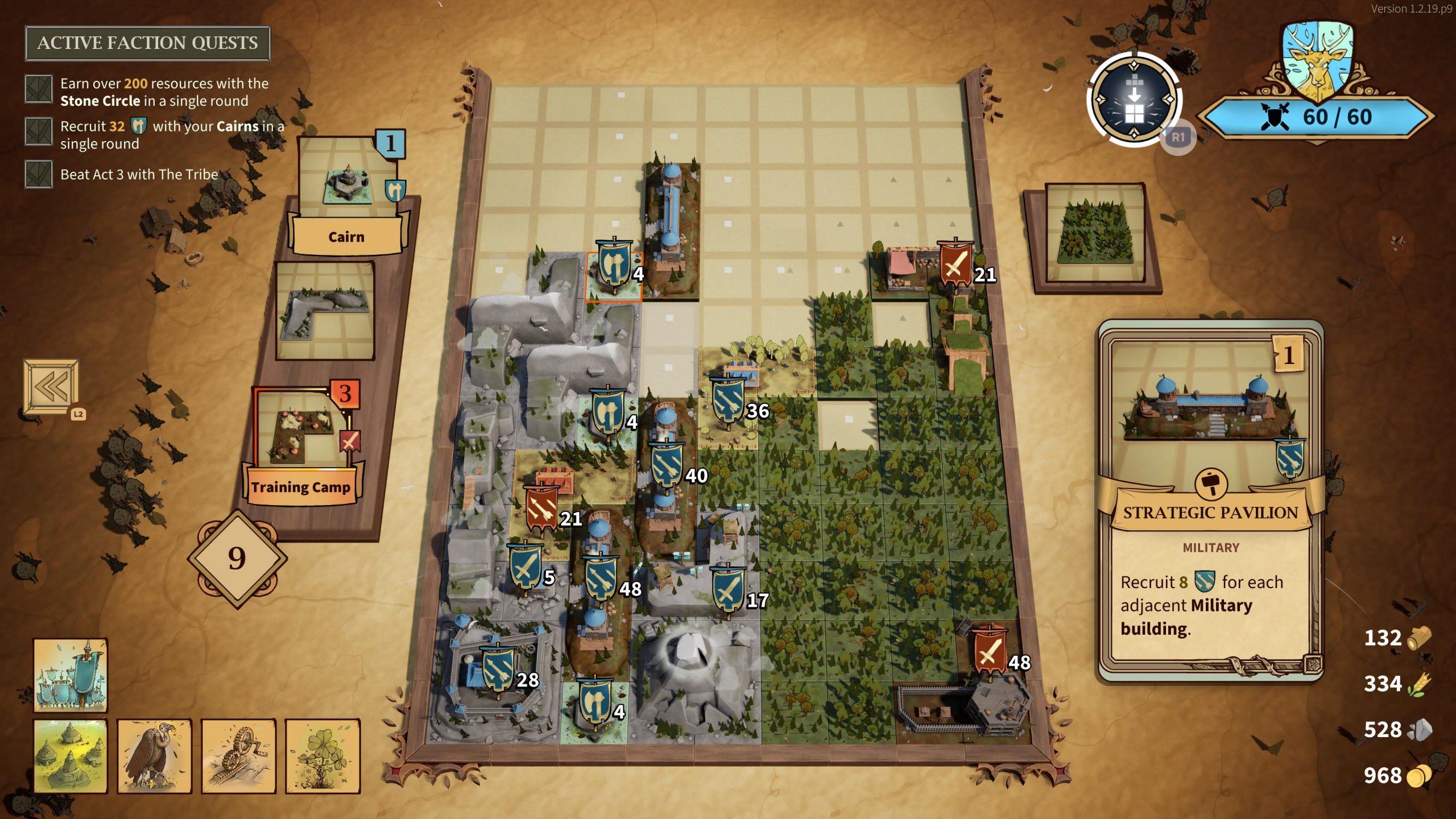
Task: Click the blue banner showing 36
Action: coord(728,401)
